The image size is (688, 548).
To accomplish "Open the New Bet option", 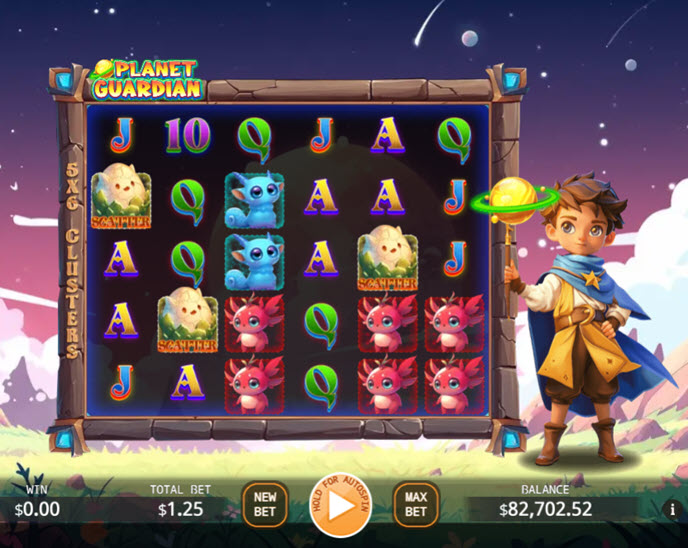I will [x=265, y=504].
